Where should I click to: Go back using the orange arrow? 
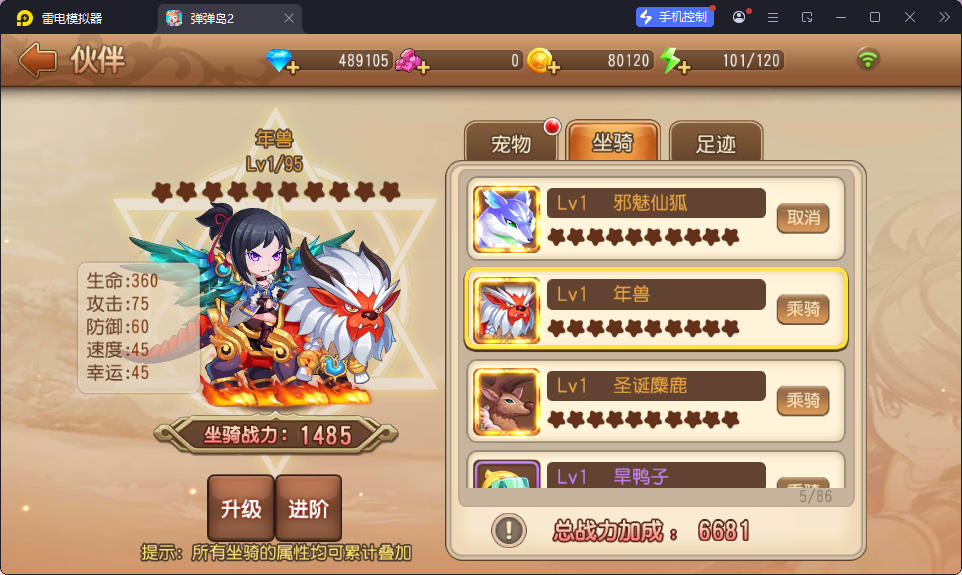(x=38, y=60)
